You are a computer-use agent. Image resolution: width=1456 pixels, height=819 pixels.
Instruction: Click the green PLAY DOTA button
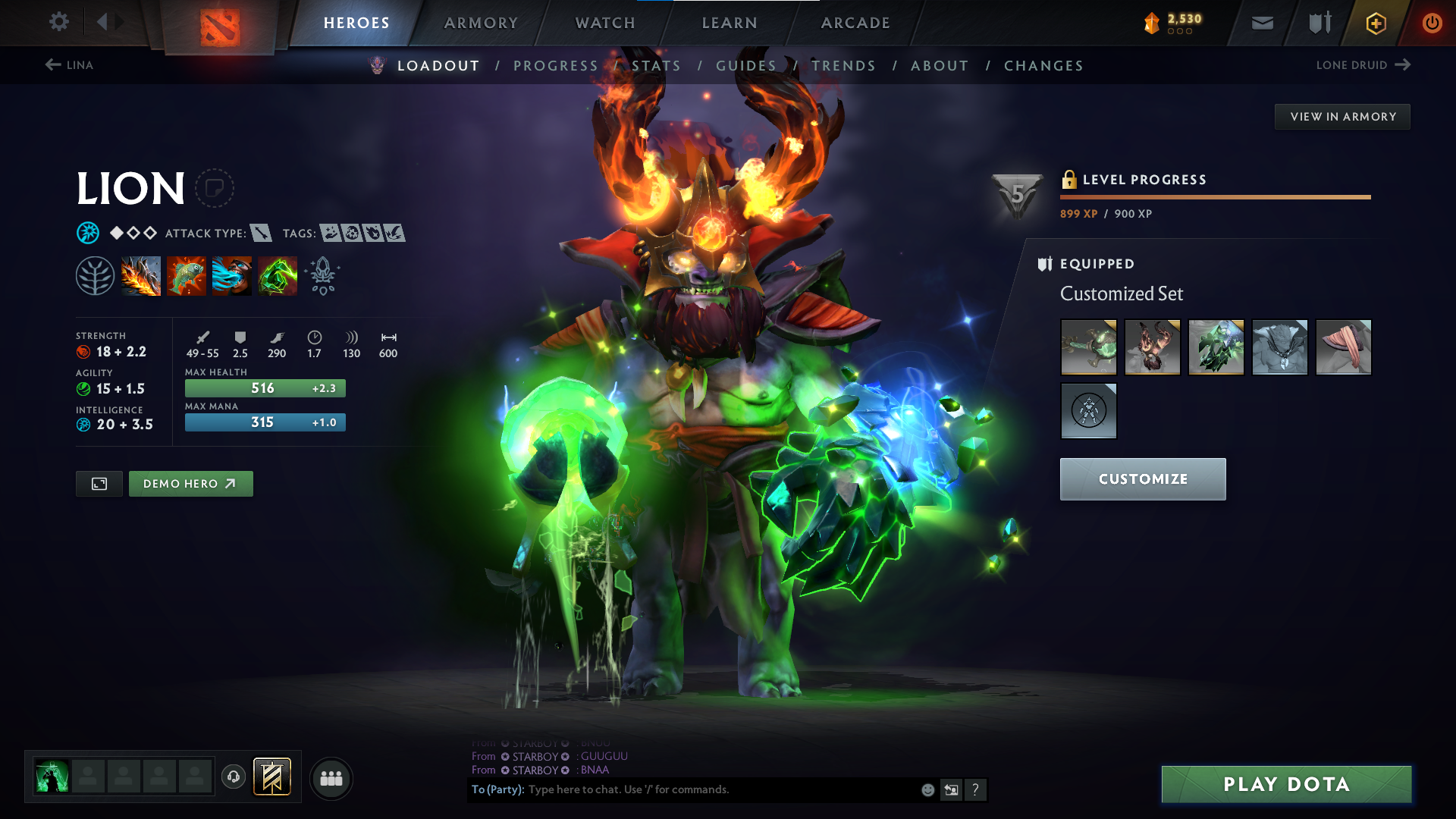tap(1286, 784)
